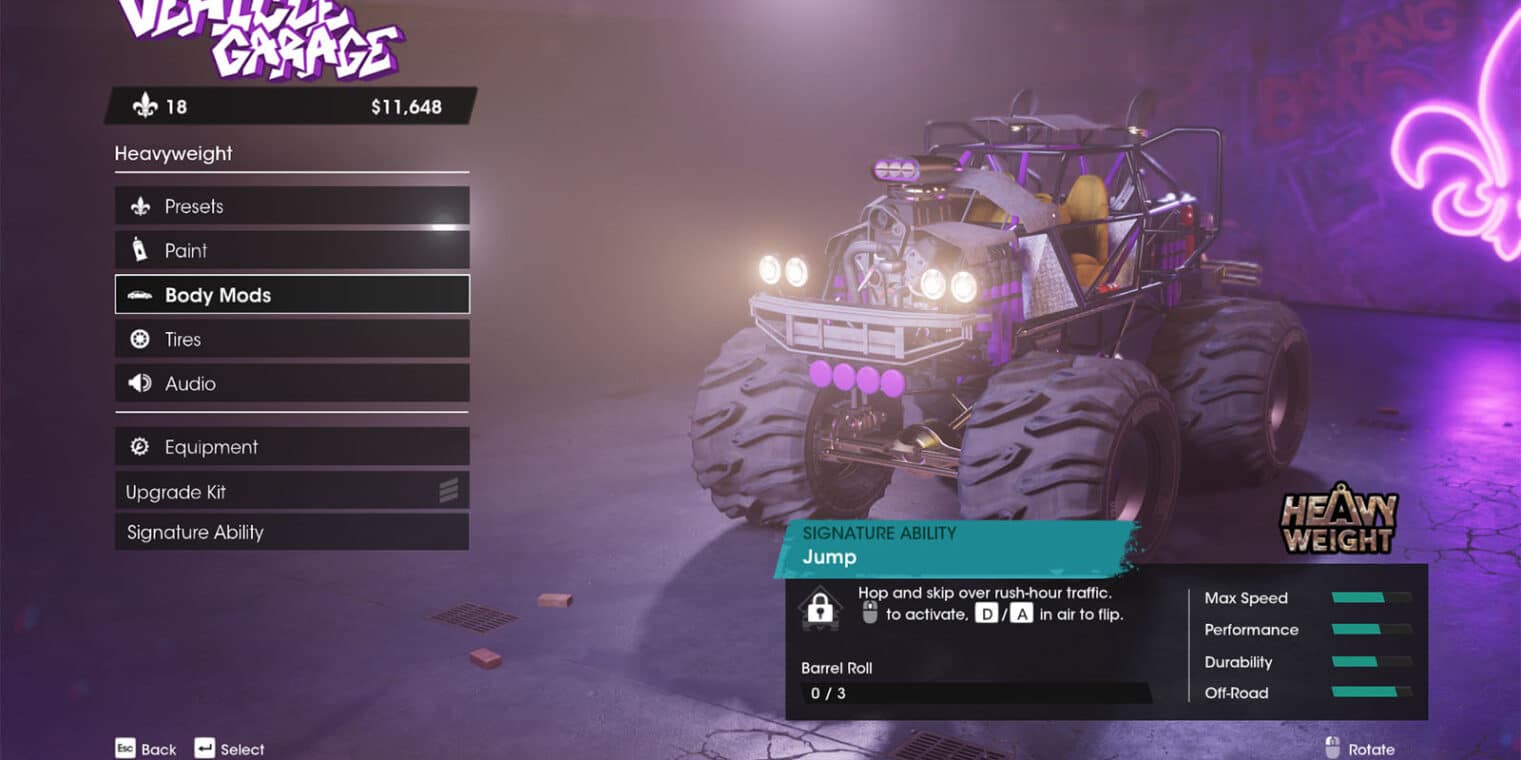Click the Back button at the bottom
1521x760 pixels.
click(146, 749)
